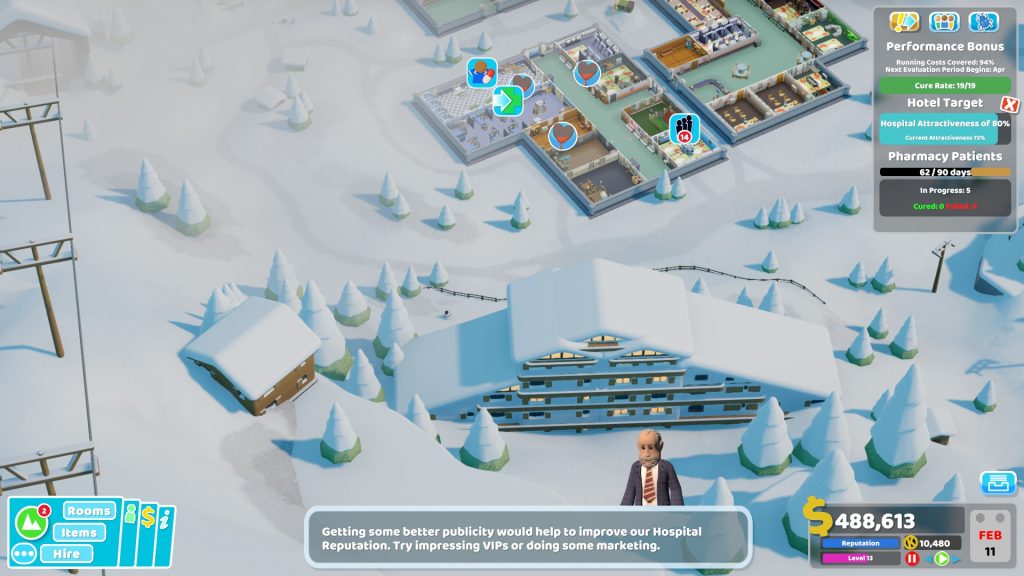Open the third blue tab icon in objectives panel
Image resolution: width=1024 pixels, height=576 pixels.
(984, 22)
